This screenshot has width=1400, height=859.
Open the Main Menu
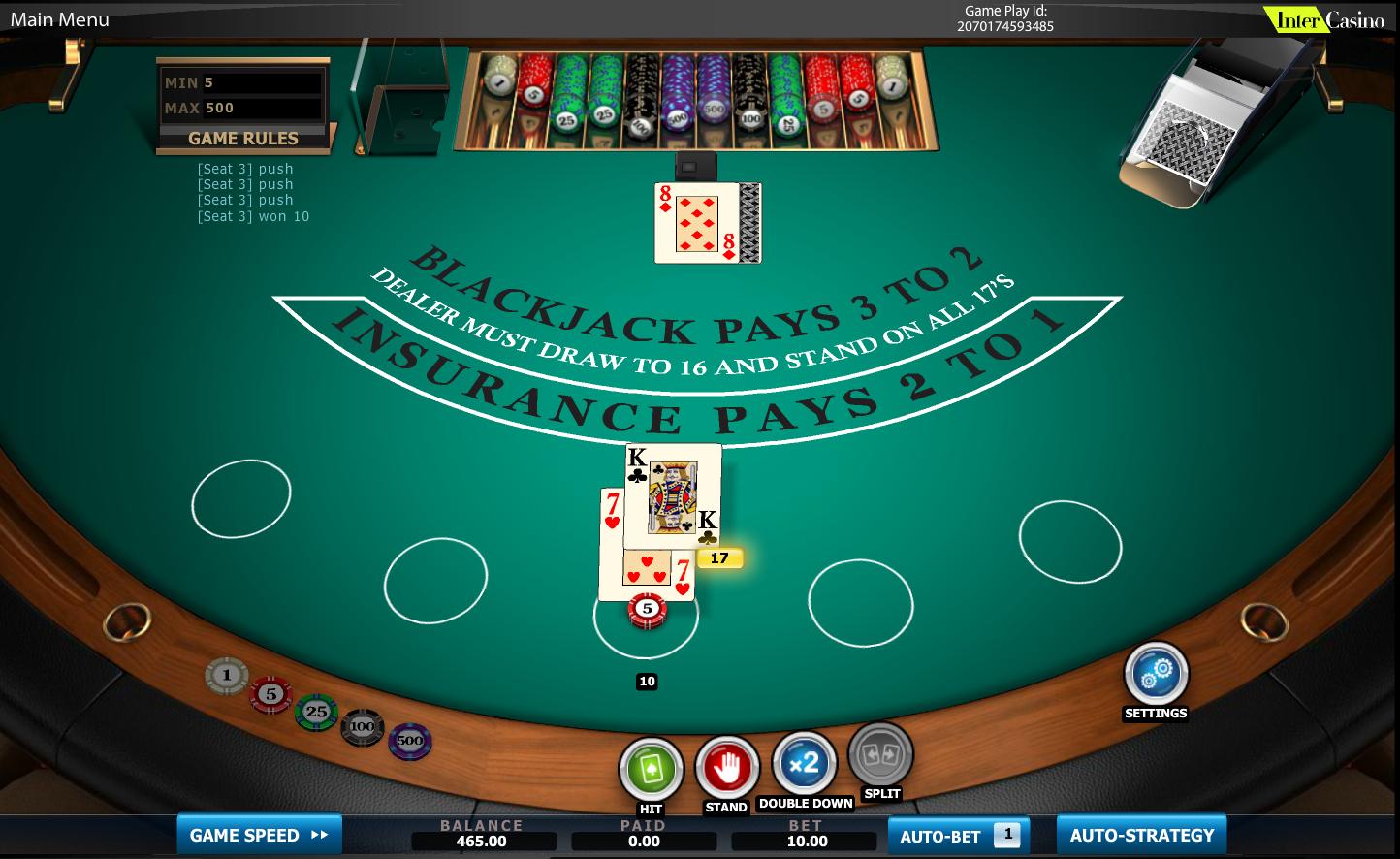[x=58, y=18]
